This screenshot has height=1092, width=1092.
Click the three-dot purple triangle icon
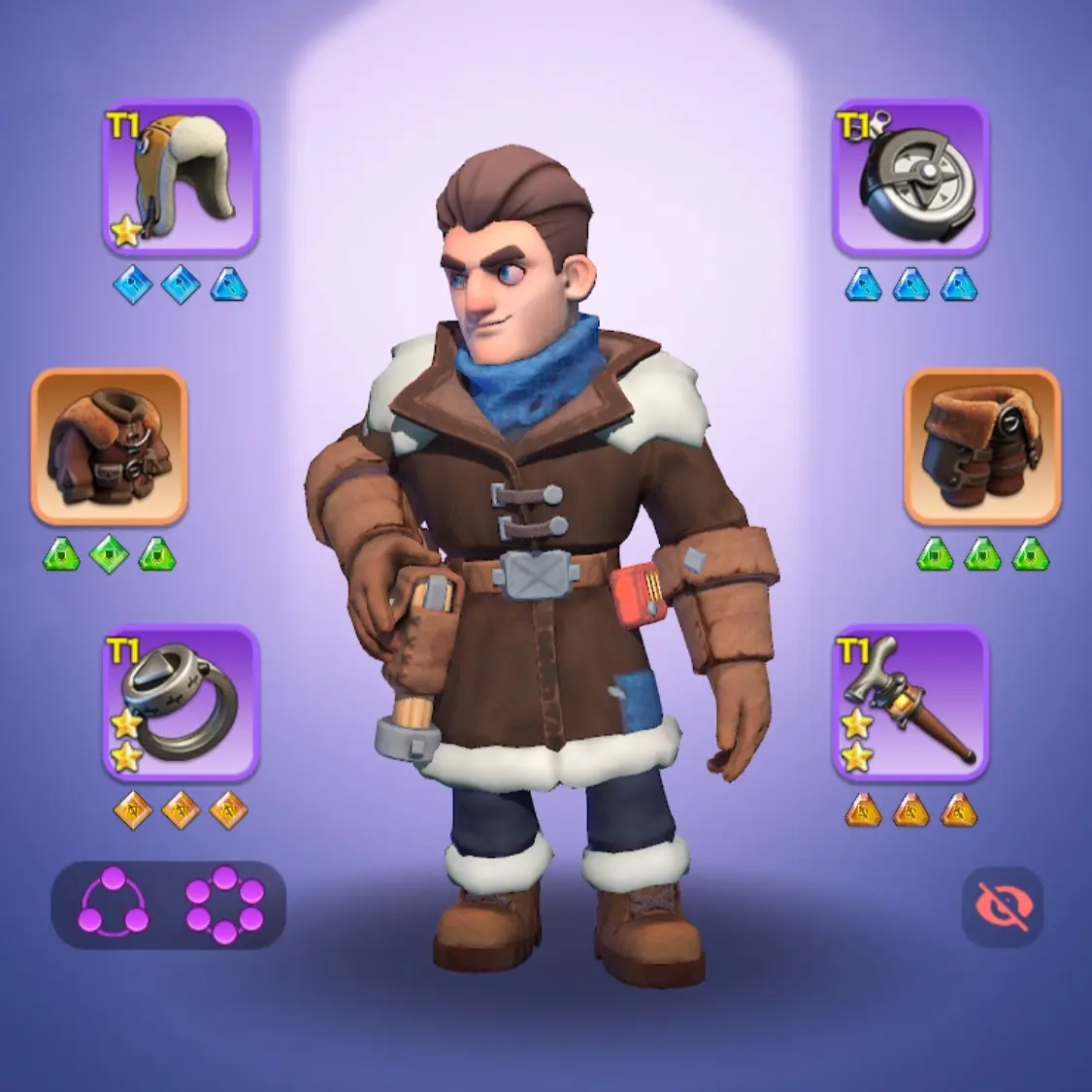coord(114,904)
